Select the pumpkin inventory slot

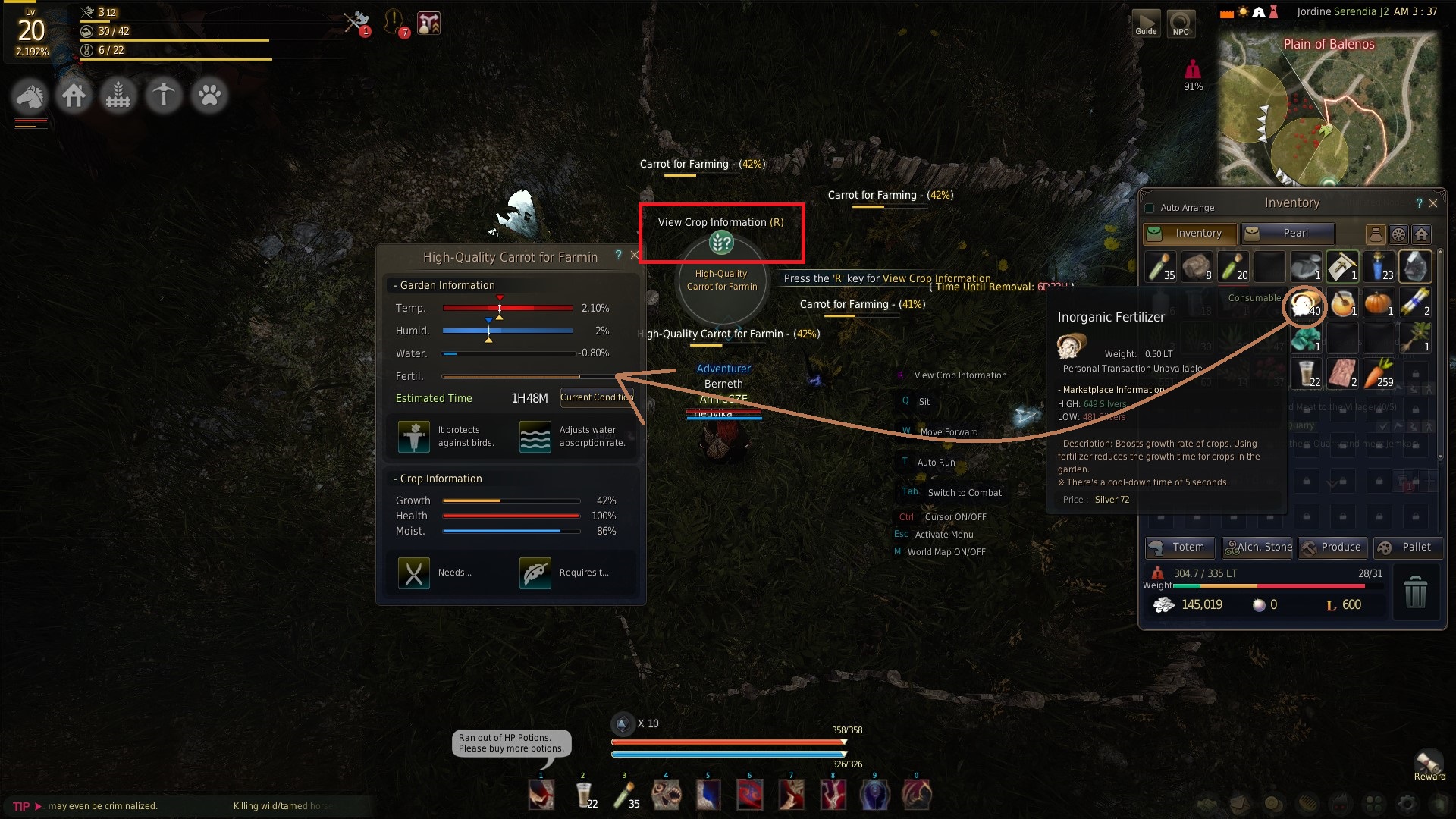(x=1379, y=303)
